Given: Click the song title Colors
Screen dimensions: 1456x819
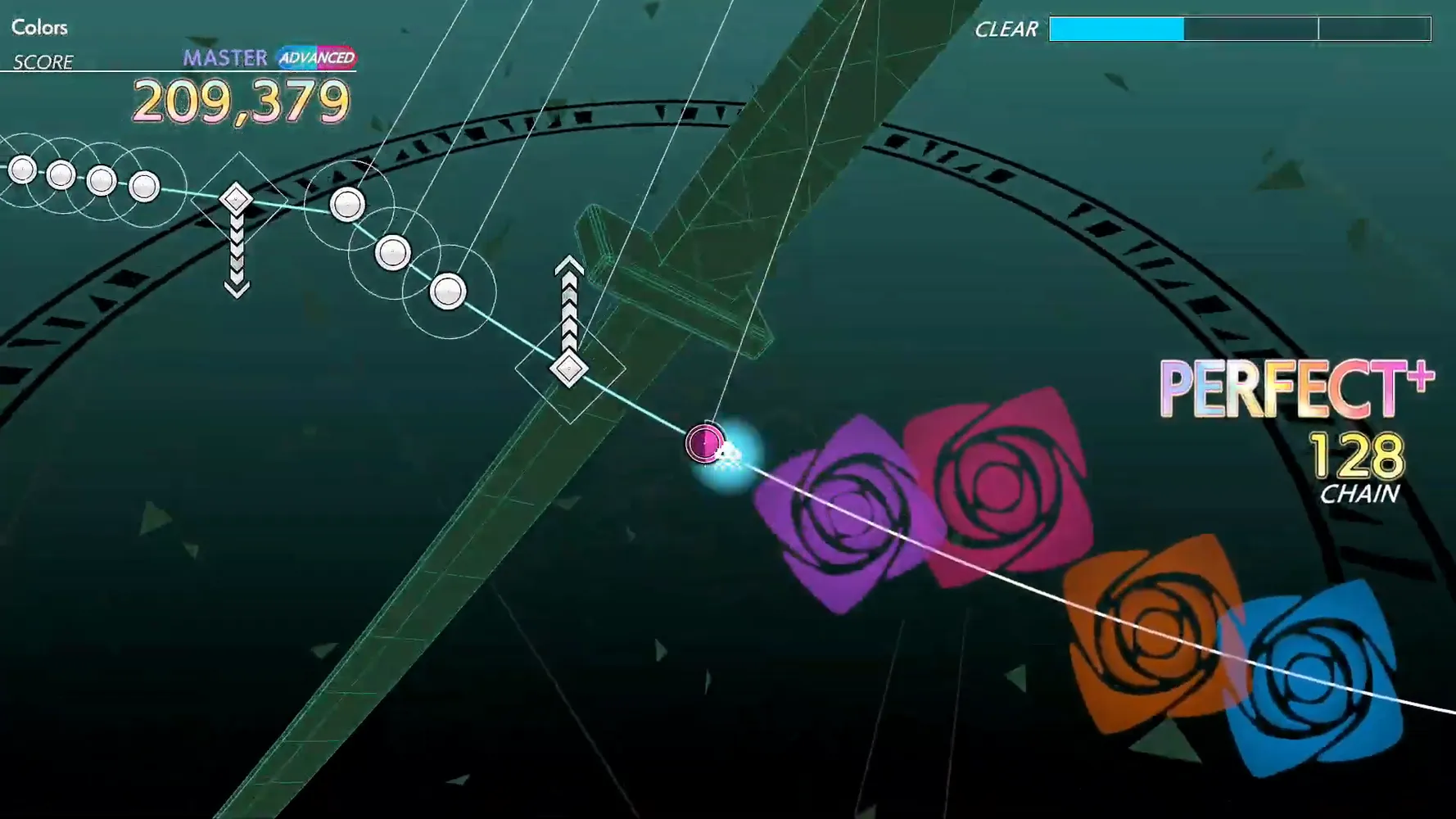Looking at the screenshot, I should (x=38, y=27).
